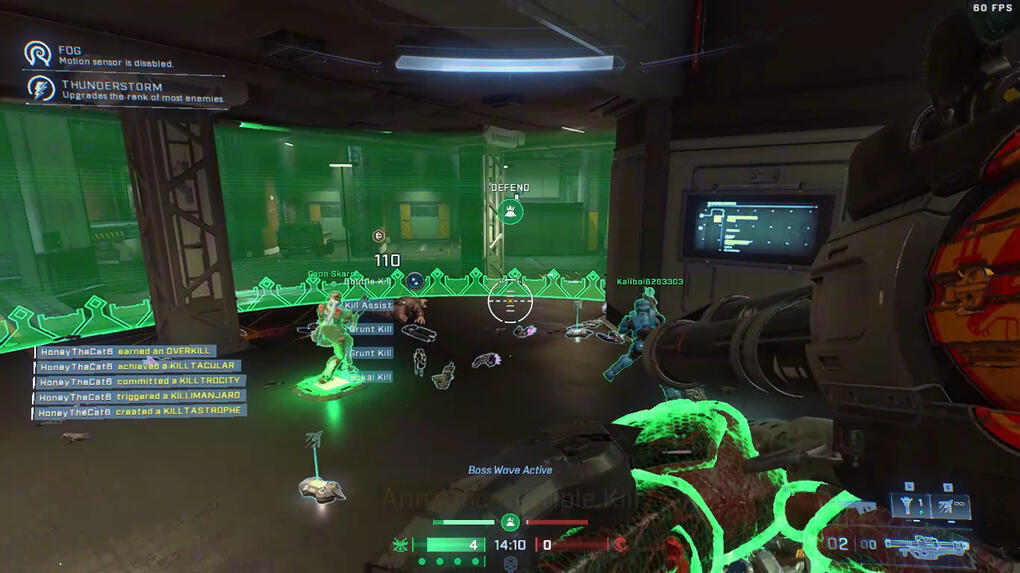The width and height of the screenshot is (1020, 573).
Task: Click the KILLTASTROPHE kill feed entry
Action: point(141,411)
